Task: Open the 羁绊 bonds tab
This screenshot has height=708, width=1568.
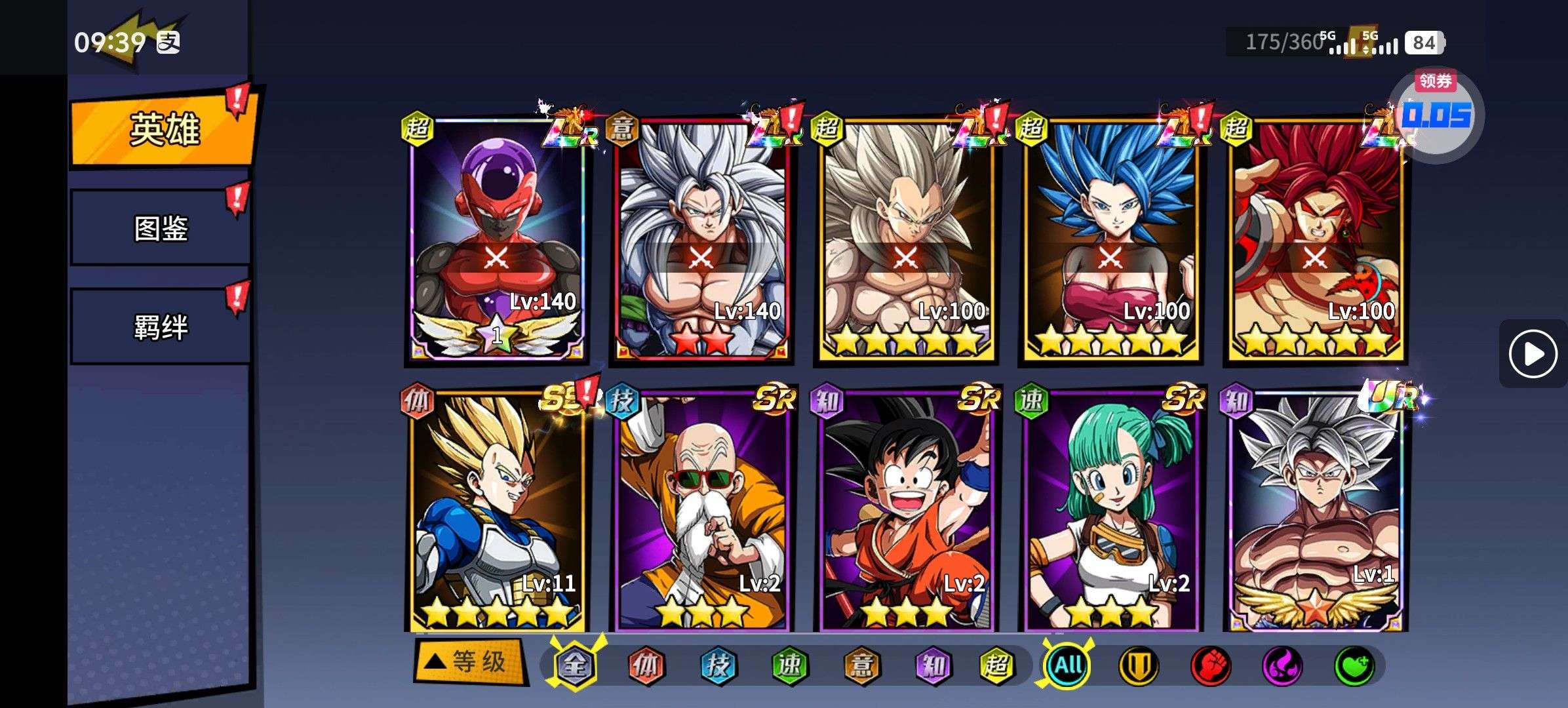Action: pos(161,326)
